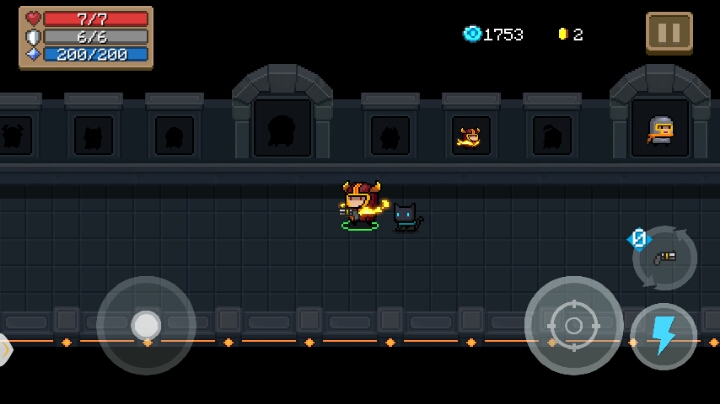
Task: Tap the virtual movement joystick
Action: click(146, 325)
